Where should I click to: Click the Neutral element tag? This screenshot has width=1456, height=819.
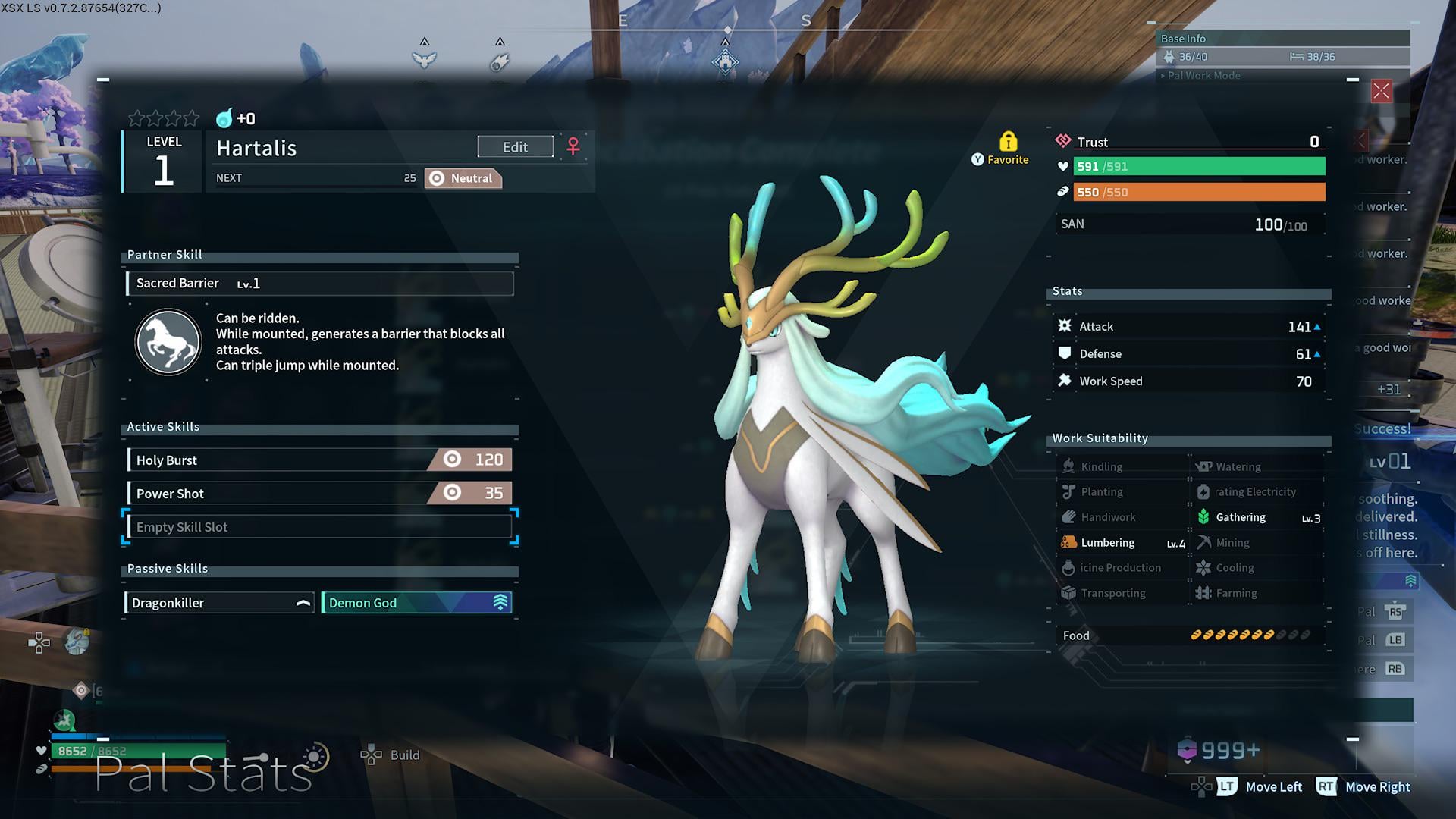(x=463, y=179)
